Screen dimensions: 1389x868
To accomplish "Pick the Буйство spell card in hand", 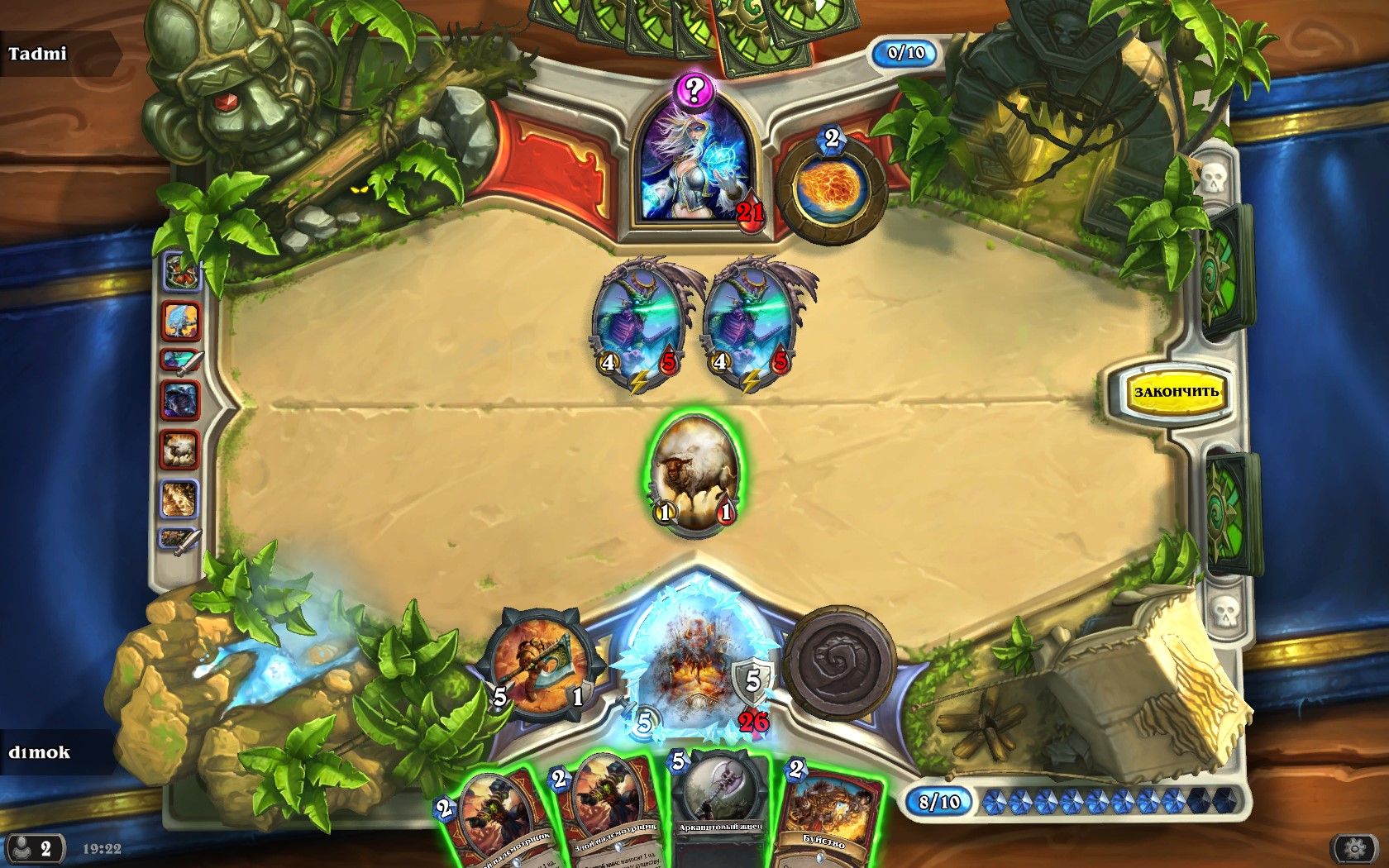I will click(x=827, y=814).
